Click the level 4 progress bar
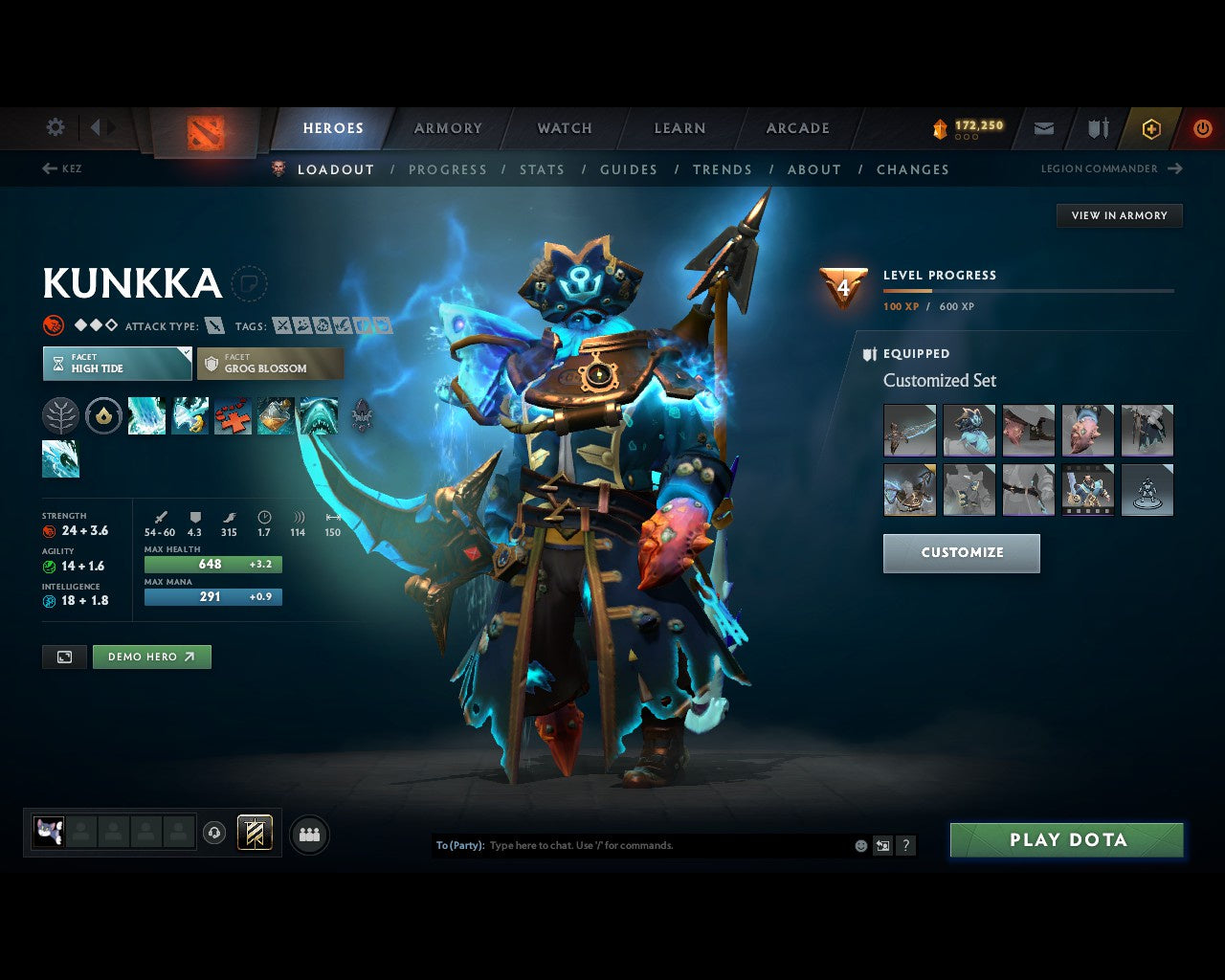This screenshot has height=980, width=1225. (1028, 291)
